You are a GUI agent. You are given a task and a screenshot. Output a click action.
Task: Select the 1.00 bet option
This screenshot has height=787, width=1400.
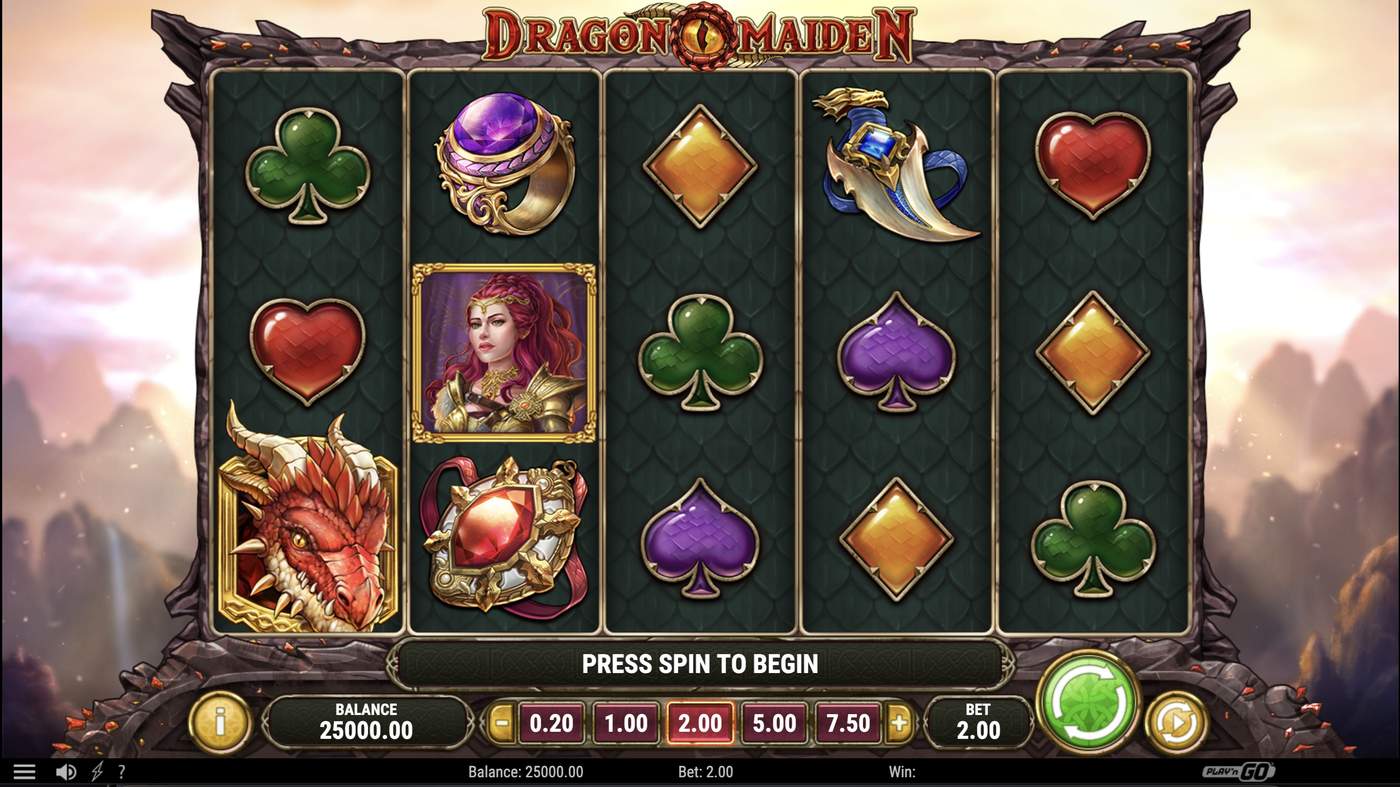(626, 722)
